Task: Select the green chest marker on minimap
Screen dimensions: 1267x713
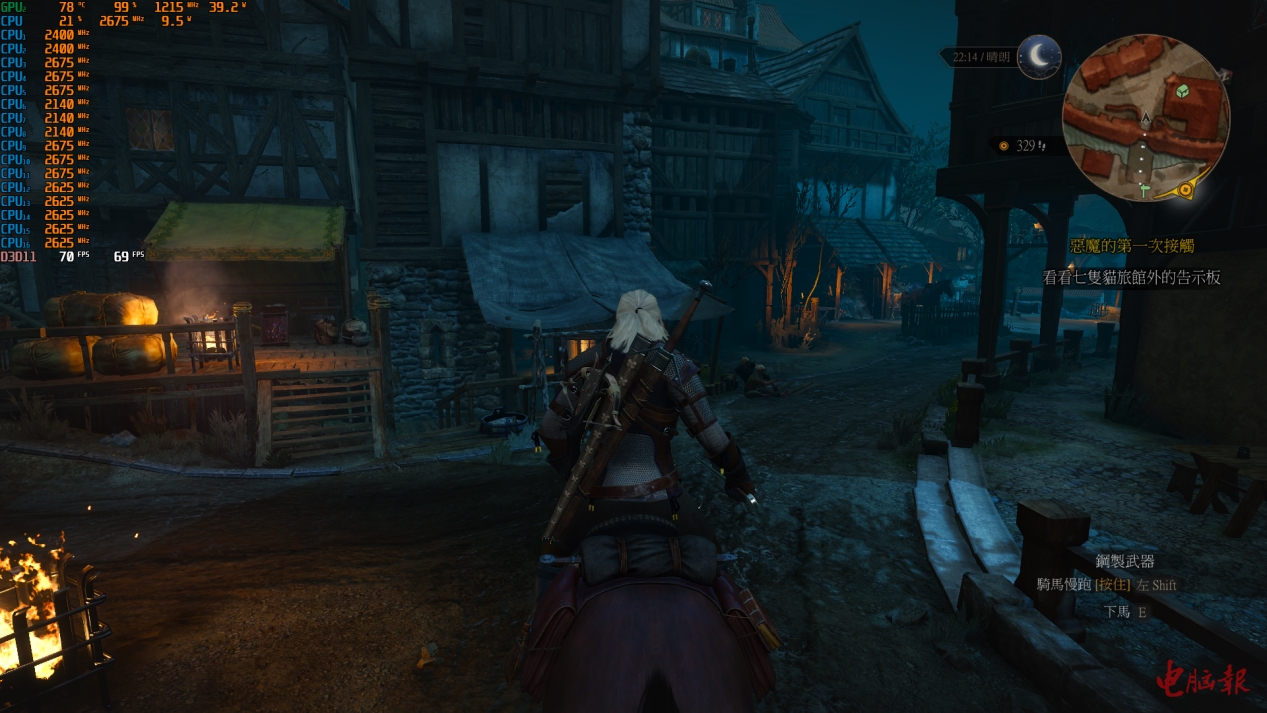Action: point(1183,92)
